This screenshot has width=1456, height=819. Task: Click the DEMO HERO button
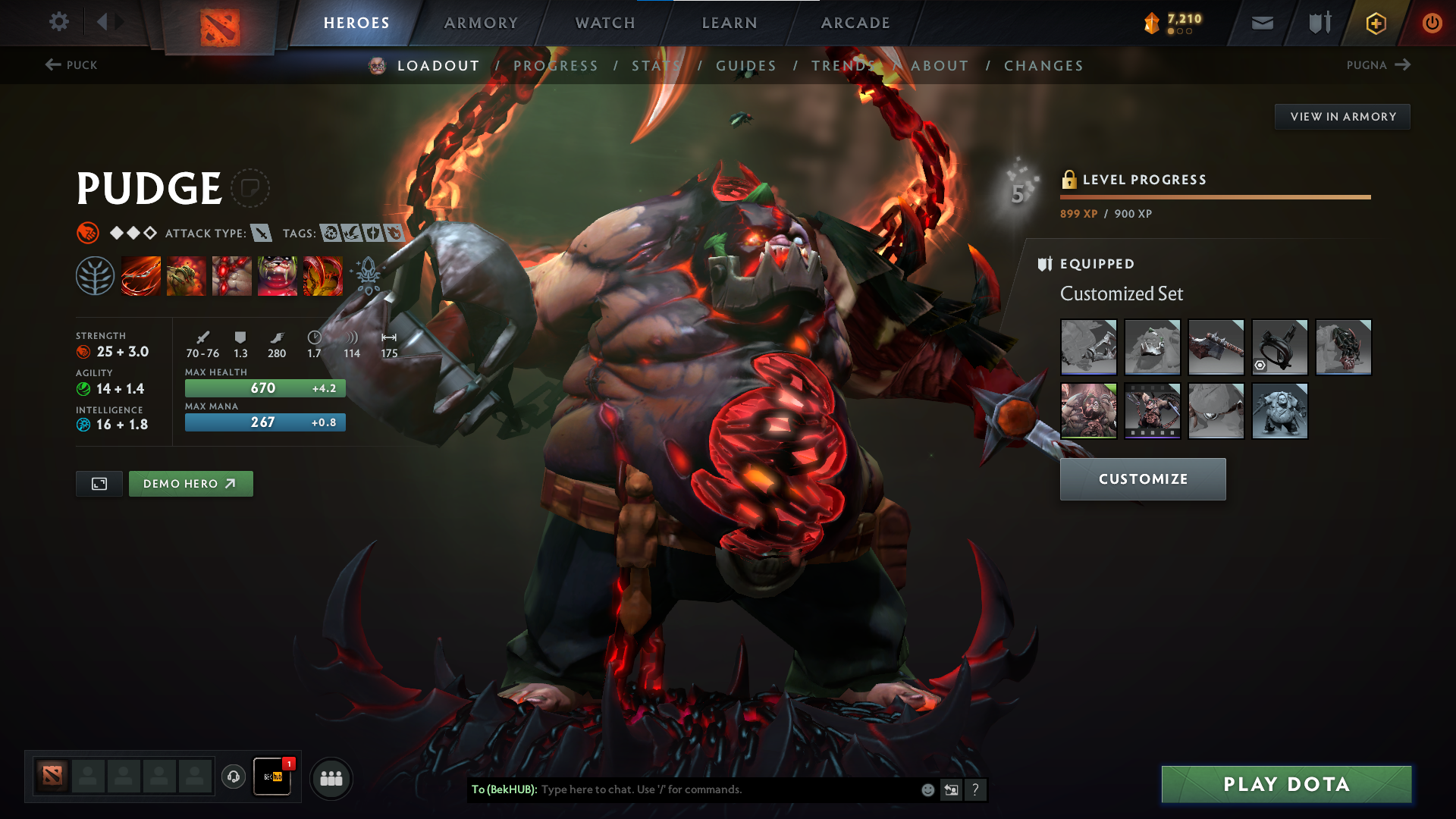190,483
